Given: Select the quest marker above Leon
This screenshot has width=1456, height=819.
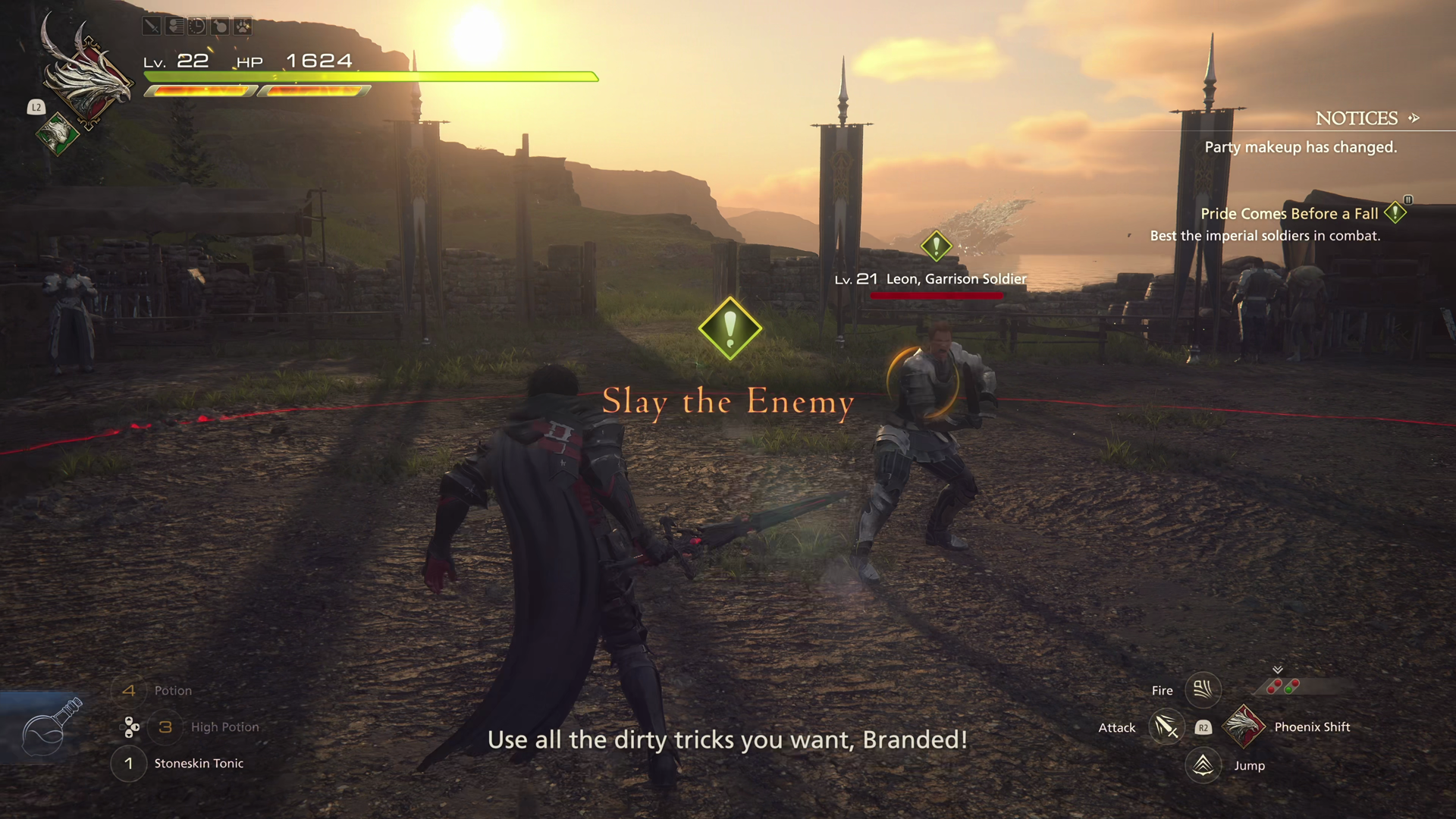Looking at the screenshot, I should point(936,246).
